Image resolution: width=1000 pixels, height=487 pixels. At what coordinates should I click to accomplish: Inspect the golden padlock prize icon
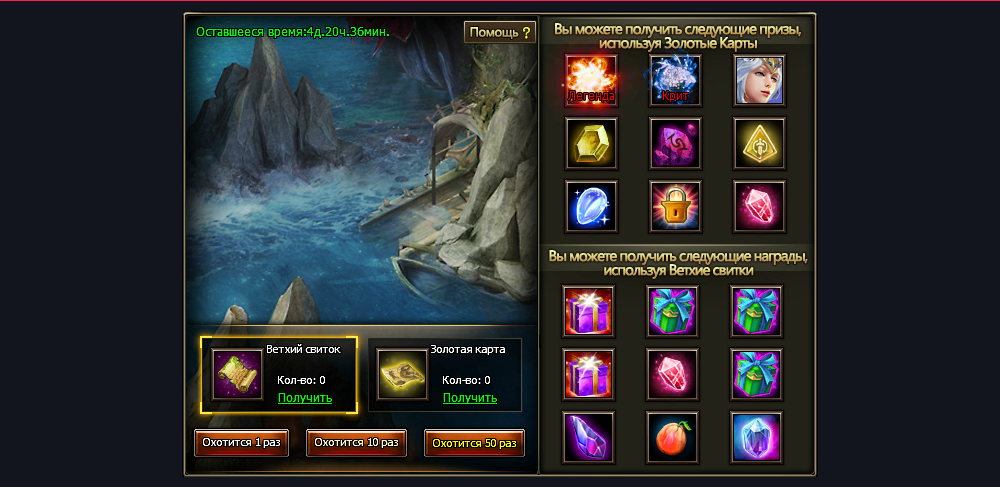pyautogui.click(x=675, y=206)
